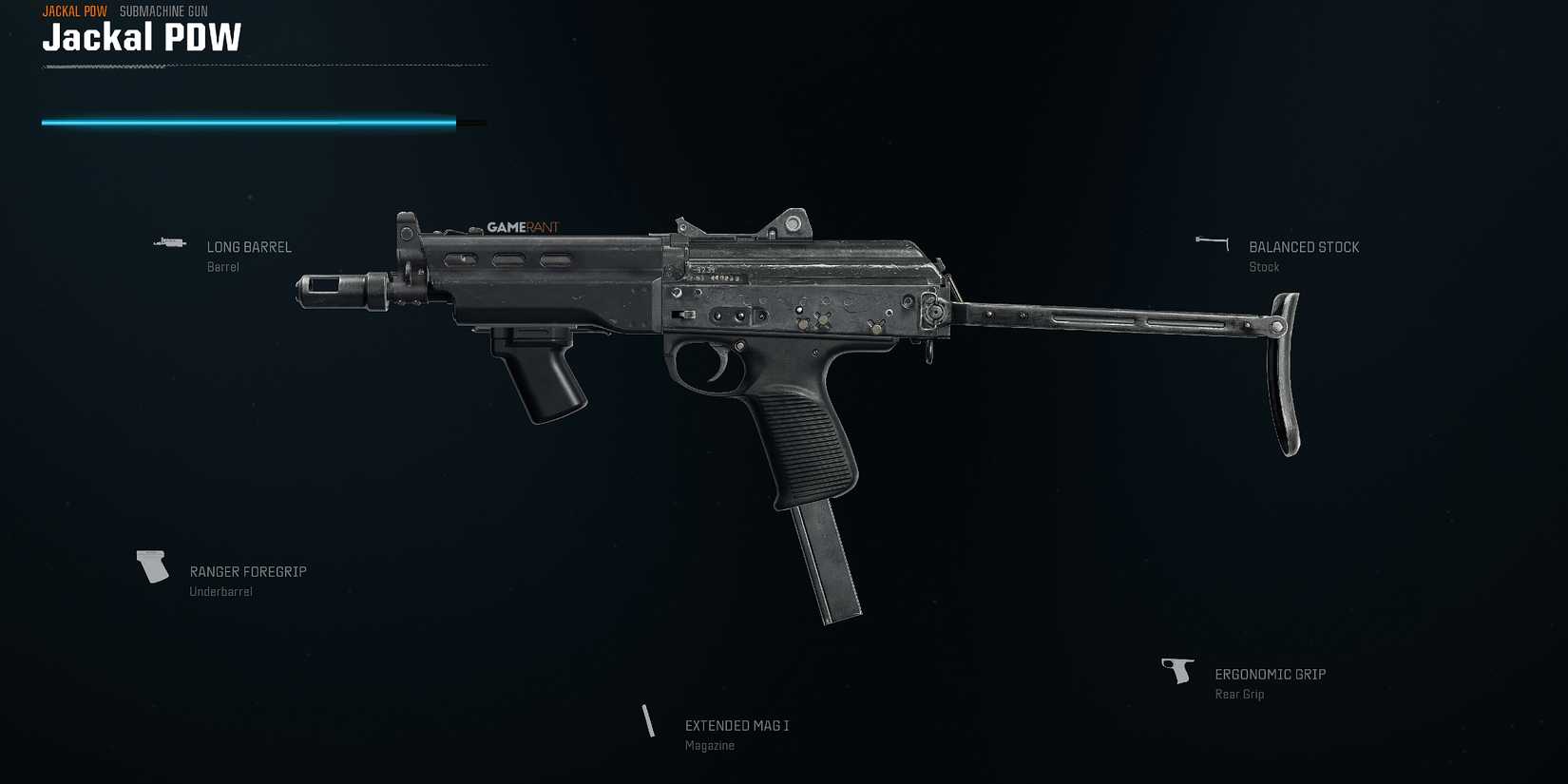Open the Barrel slot via Long Barrel label

pos(250,247)
